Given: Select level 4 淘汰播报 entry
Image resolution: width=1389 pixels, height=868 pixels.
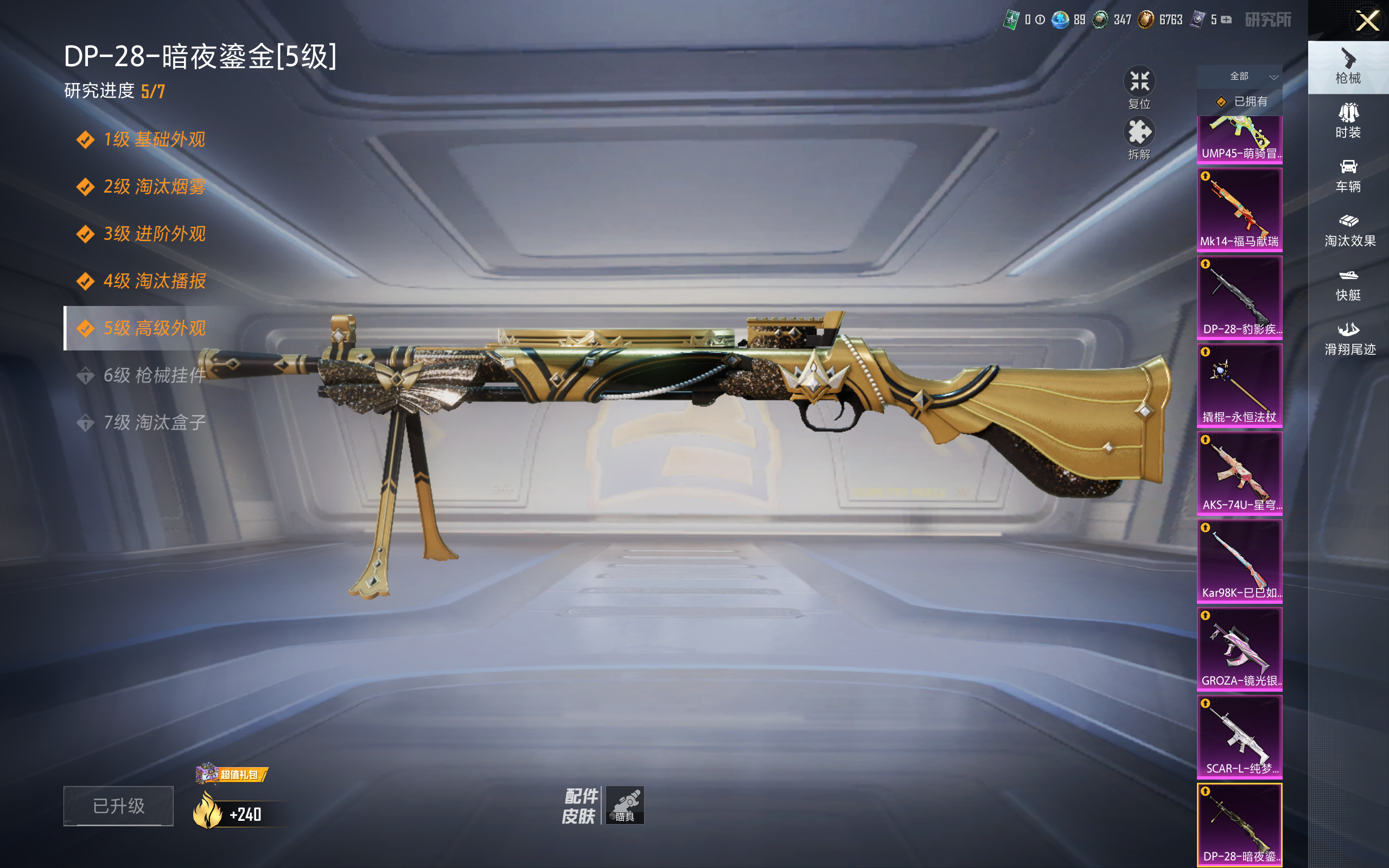Looking at the screenshot, I should [154, 280].
